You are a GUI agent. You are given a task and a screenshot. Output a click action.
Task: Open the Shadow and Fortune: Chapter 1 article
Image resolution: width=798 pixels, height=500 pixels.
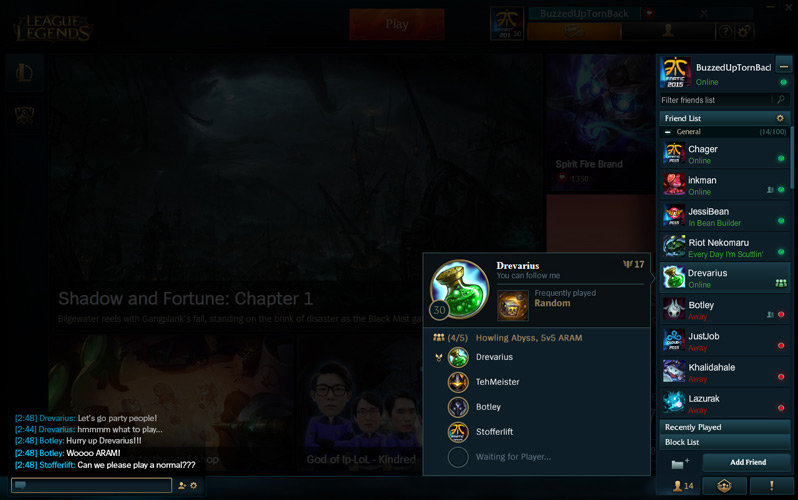point(185,299)
